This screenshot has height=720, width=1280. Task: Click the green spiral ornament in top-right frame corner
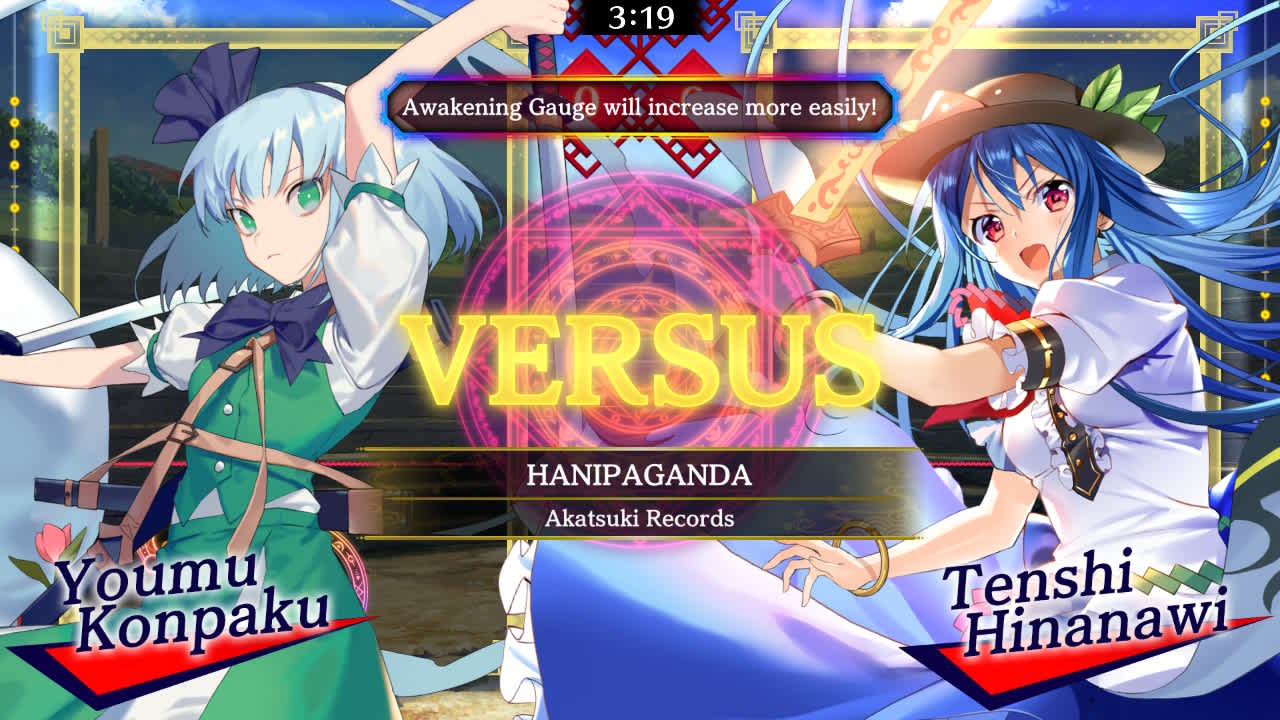(1215, 30)
